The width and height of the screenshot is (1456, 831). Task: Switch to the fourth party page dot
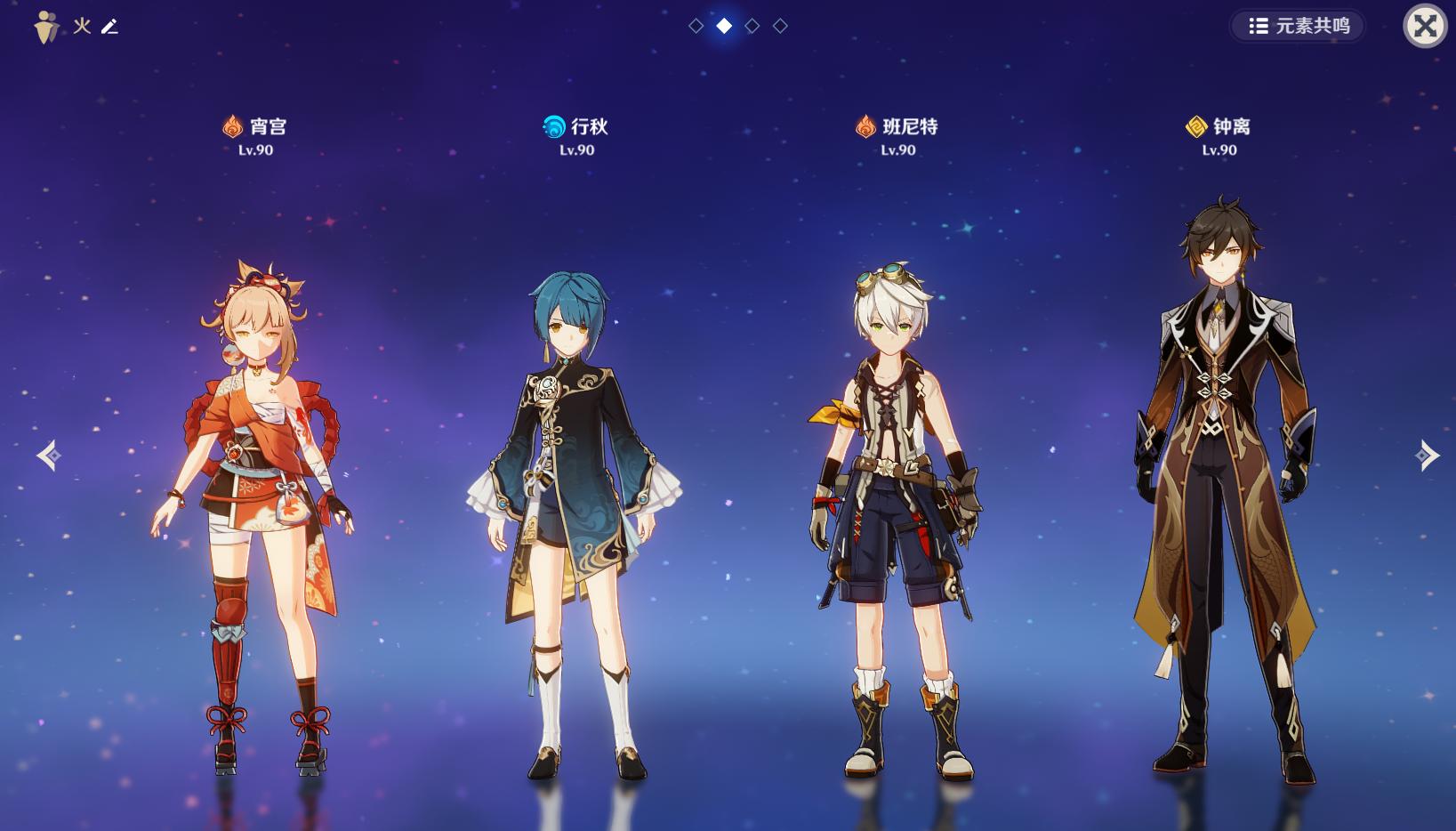pos(780,26)
